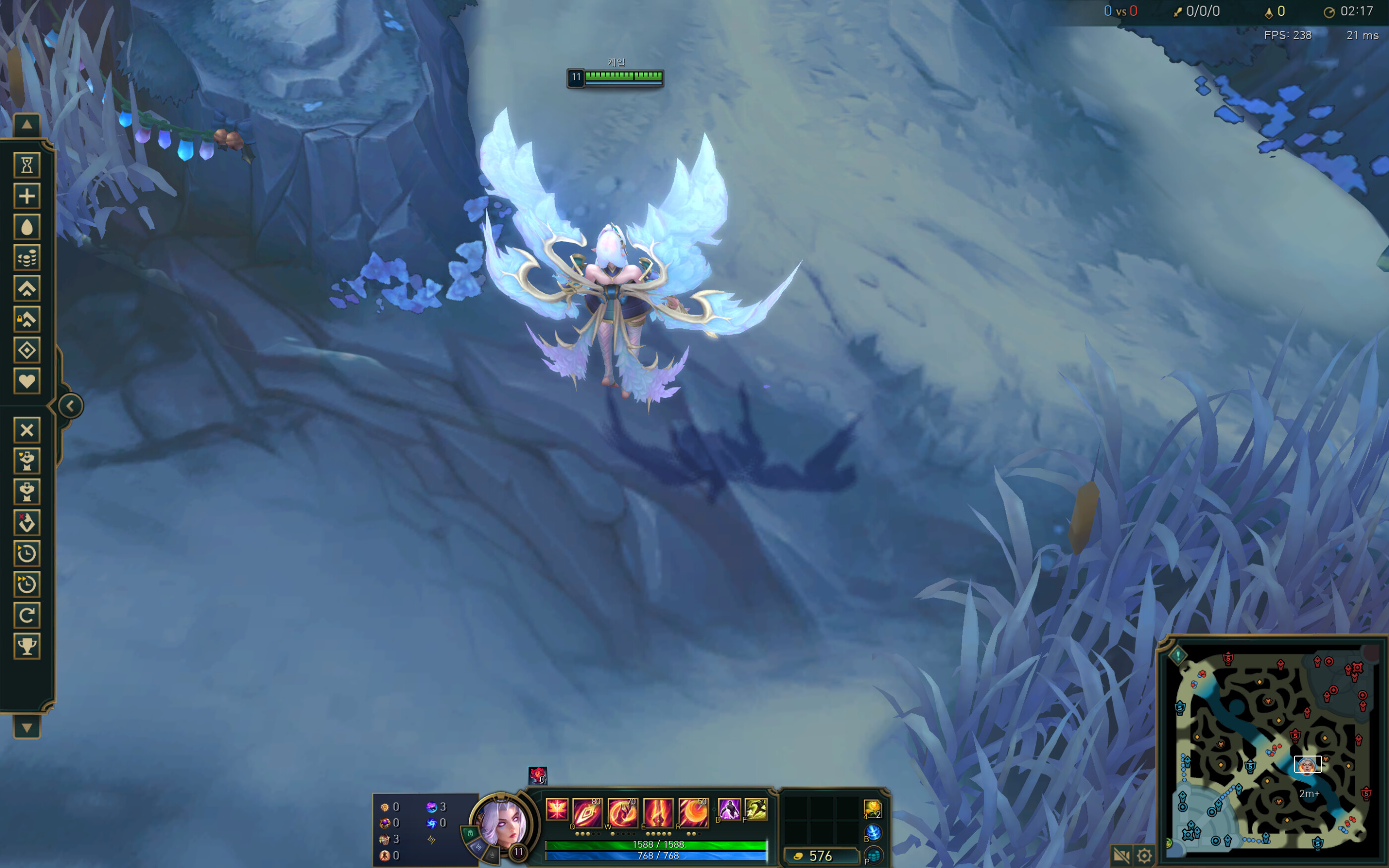Grant bonus gold with the plus icon
Image resolution: width=1389 pixels, height=868 pixels.
tap(26, 196)
